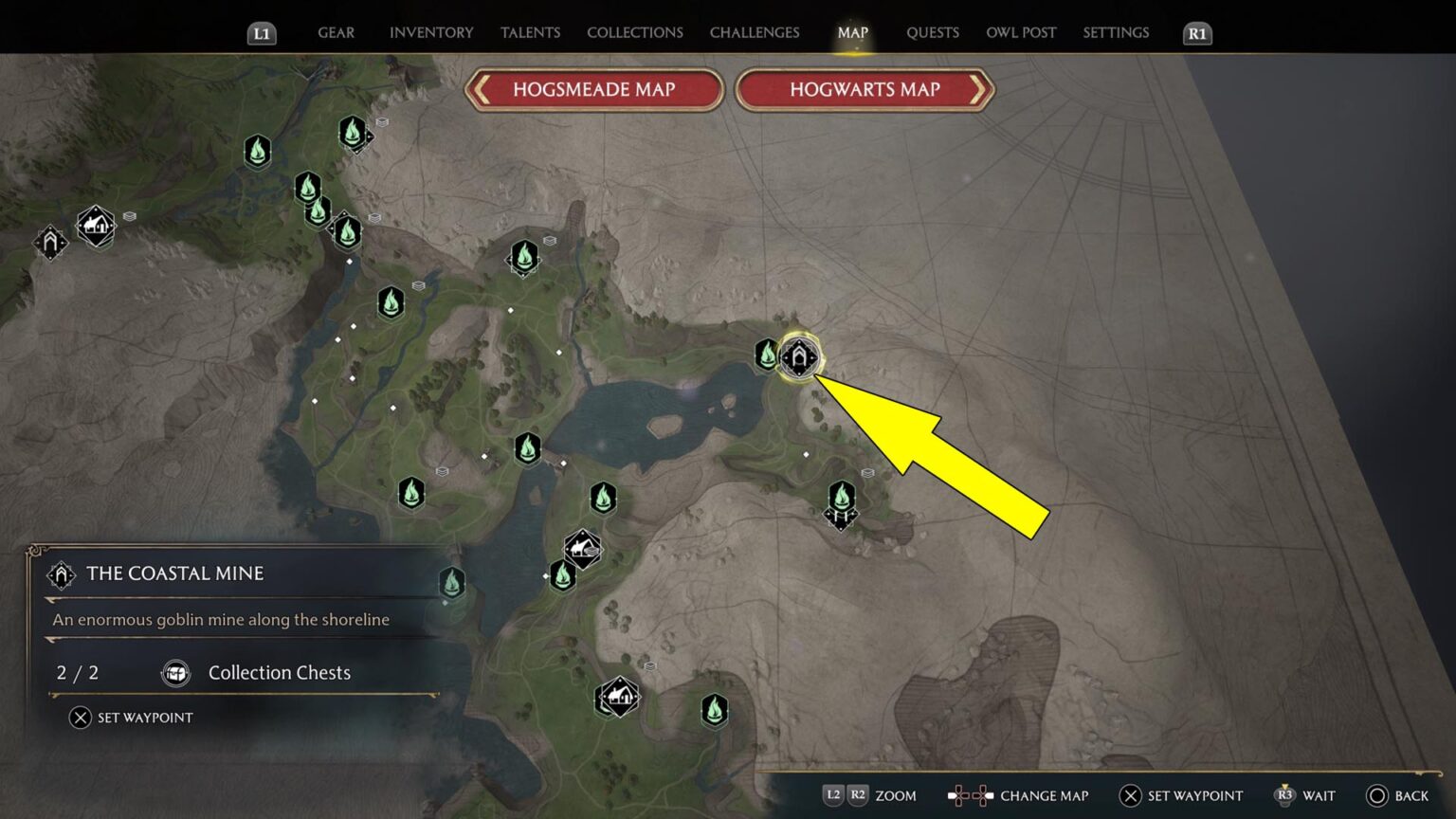Click the diamond trial marker on the left edge
Screen dimensions: 1456x819
pos(50,243)
